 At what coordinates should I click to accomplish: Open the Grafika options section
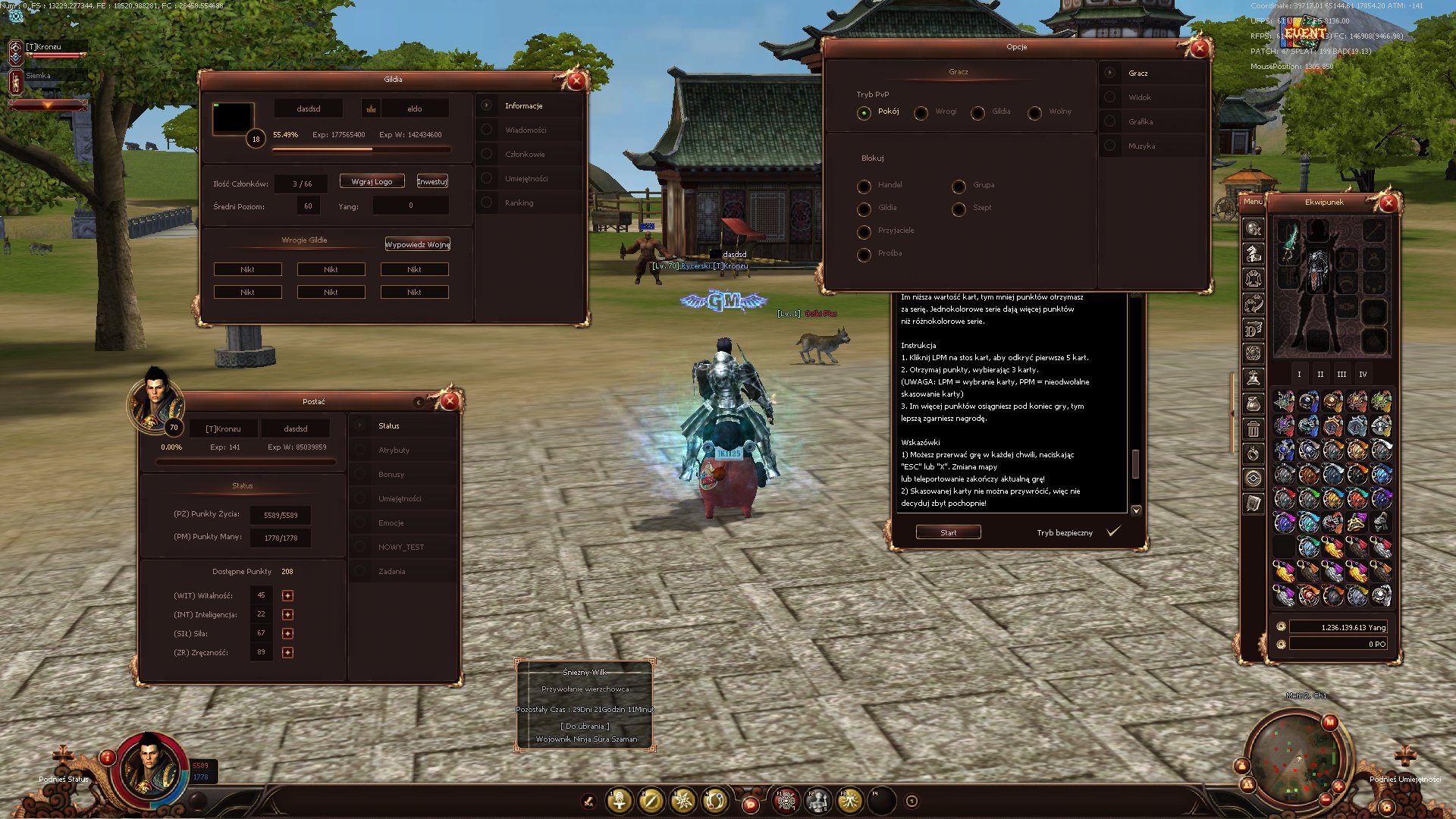[x=1140, y=122]
